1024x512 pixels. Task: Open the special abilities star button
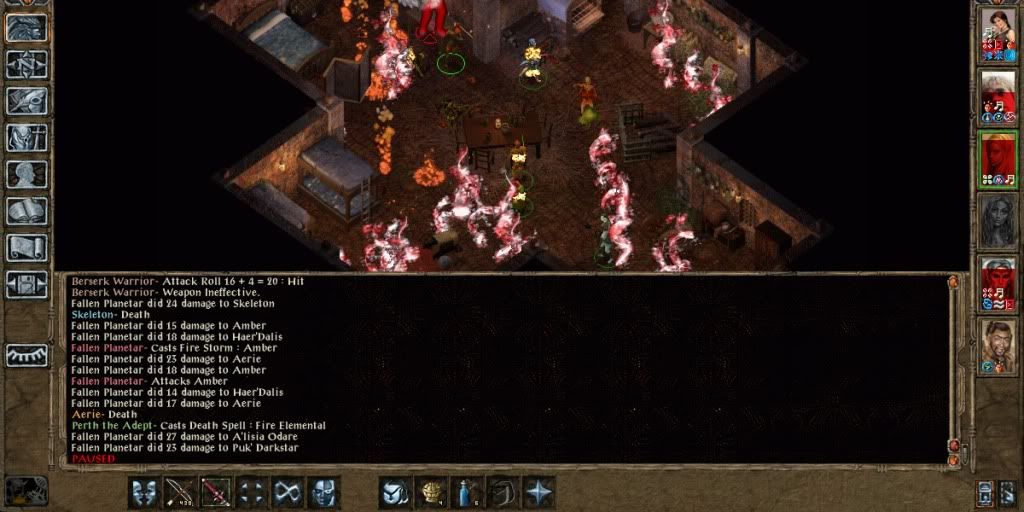pos(539,492)
